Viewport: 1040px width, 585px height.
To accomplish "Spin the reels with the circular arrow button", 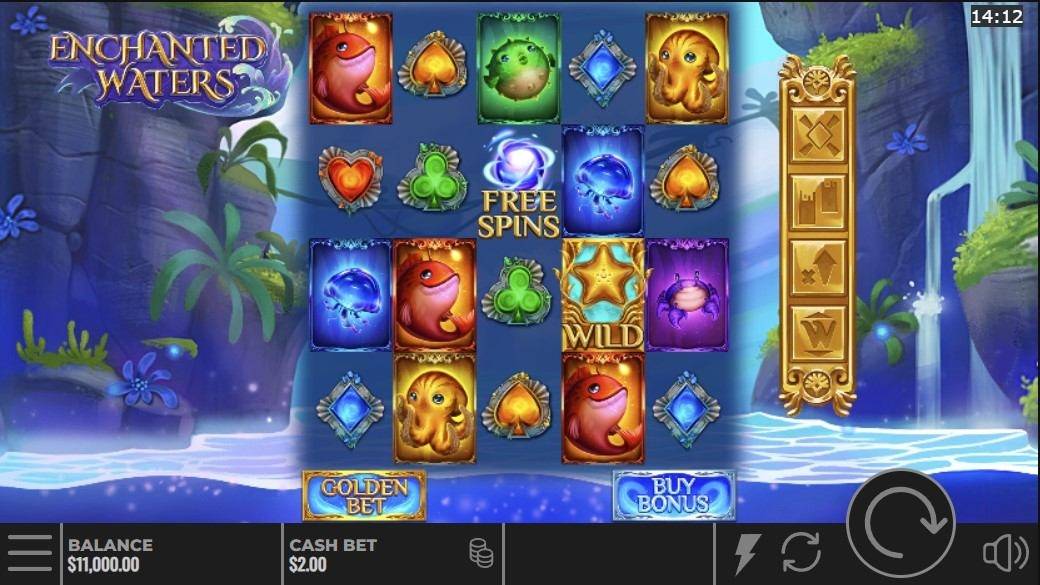I will pyautogui.click(x=900, y=523).
